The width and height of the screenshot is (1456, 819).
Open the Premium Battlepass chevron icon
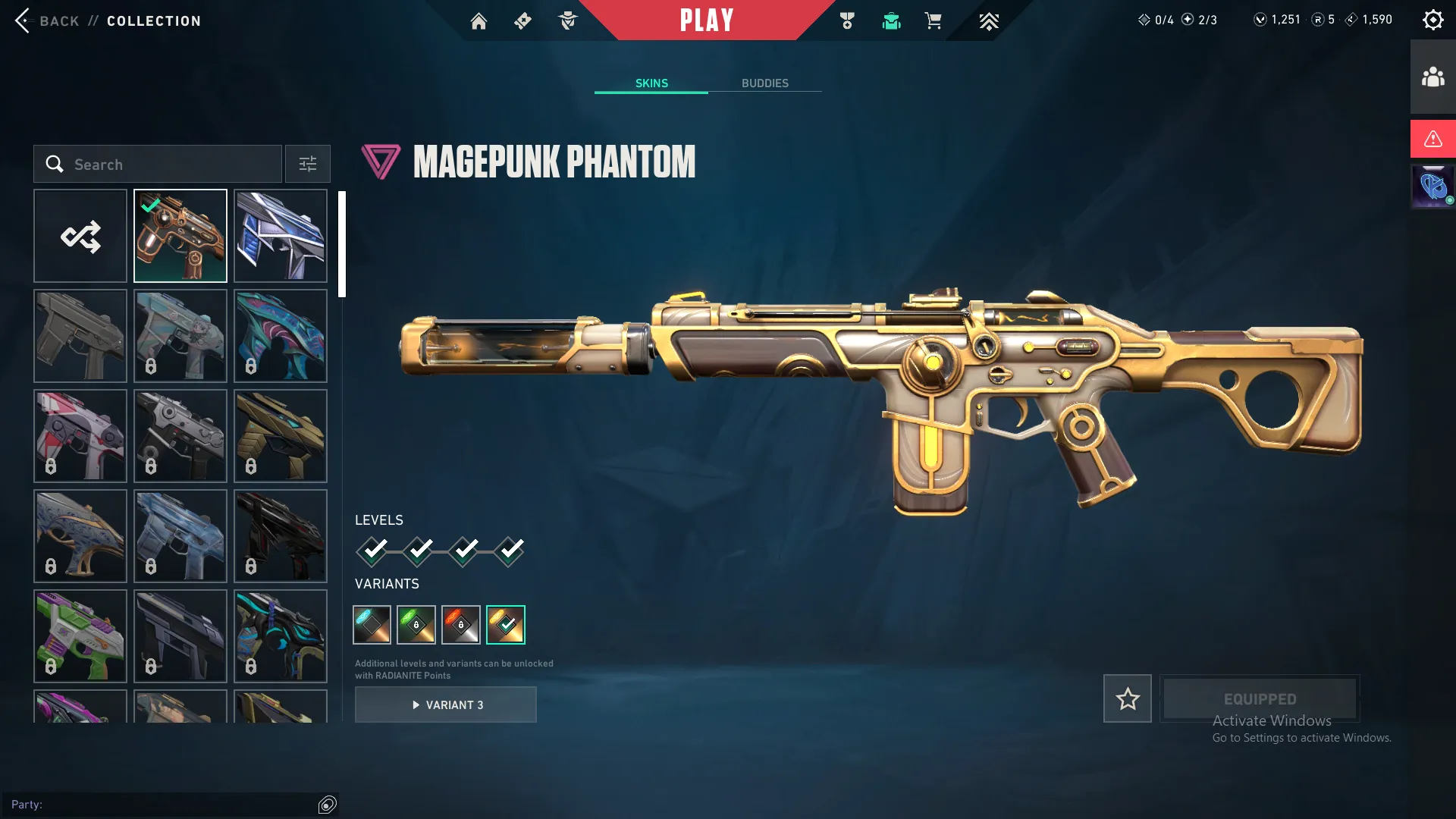989,20
